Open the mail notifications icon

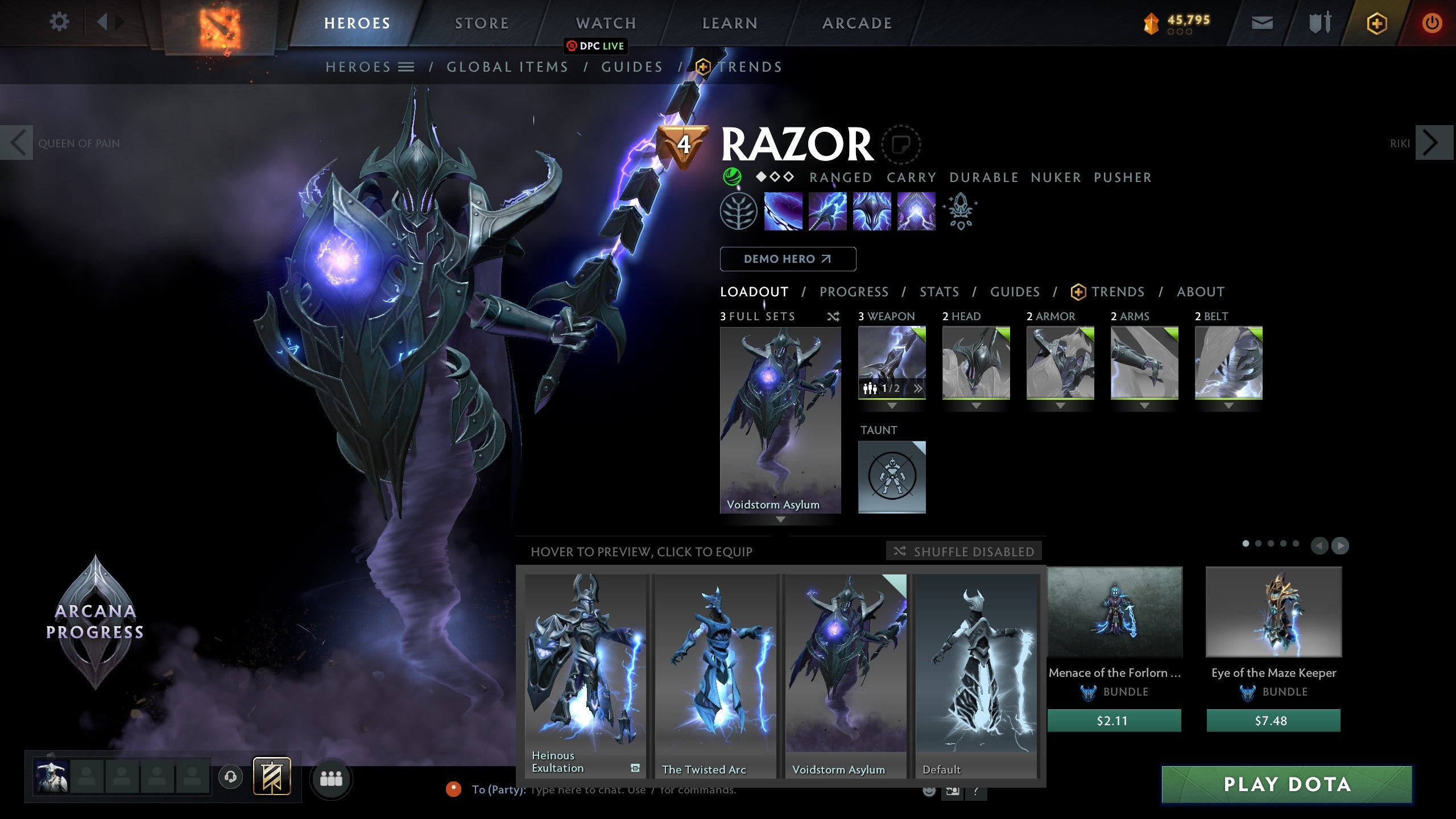(1262, 23)
